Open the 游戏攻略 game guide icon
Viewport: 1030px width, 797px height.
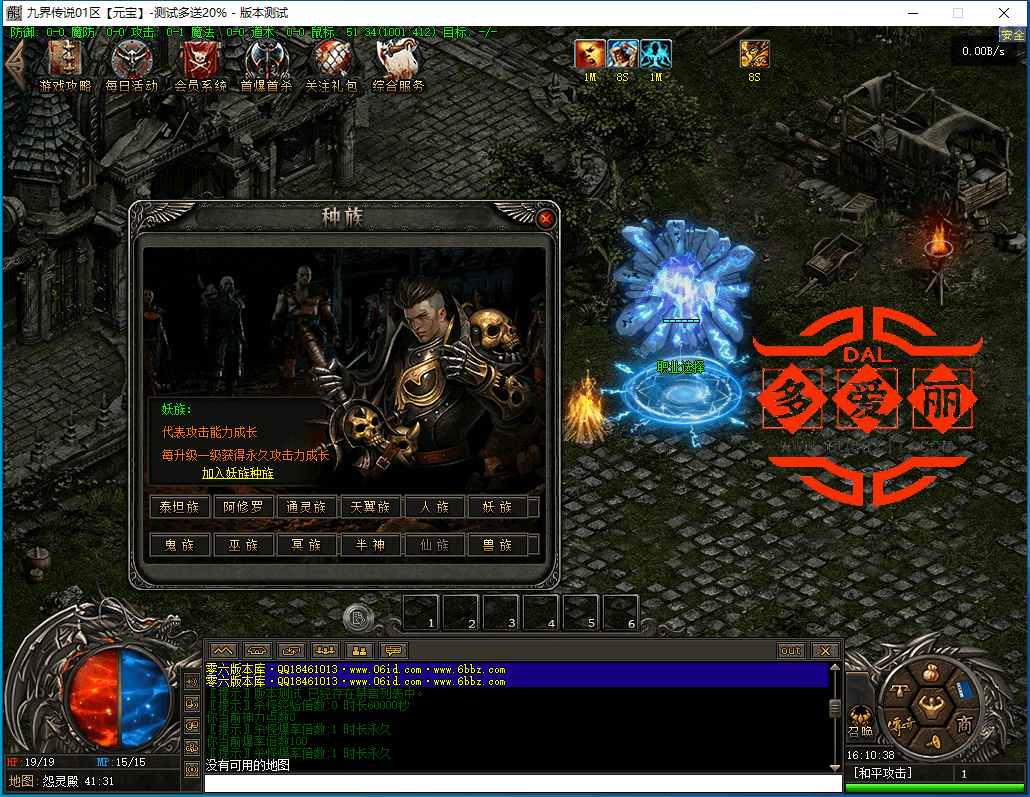click(65, 65)
